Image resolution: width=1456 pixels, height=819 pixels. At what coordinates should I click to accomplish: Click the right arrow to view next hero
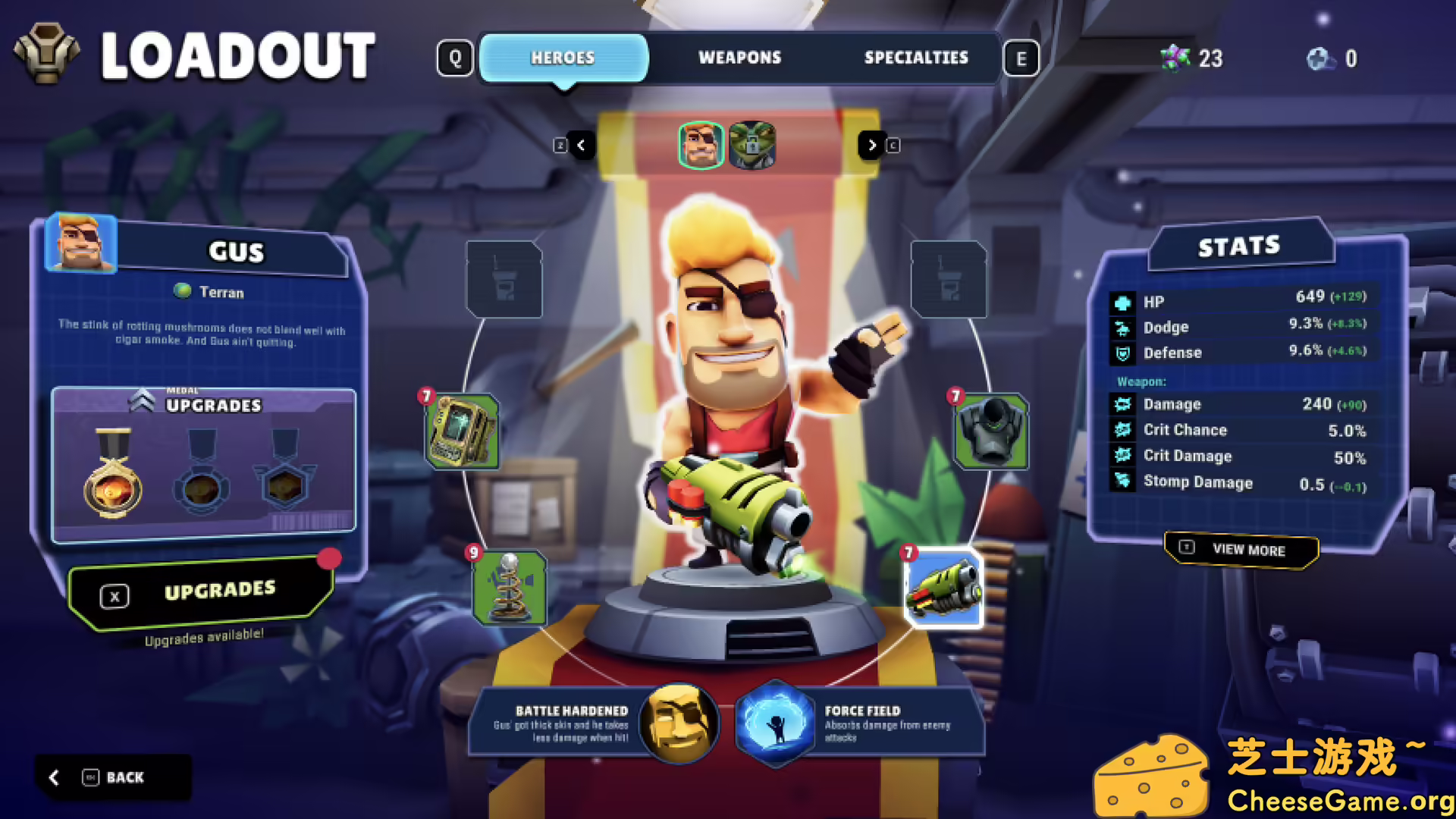point(872,145)
